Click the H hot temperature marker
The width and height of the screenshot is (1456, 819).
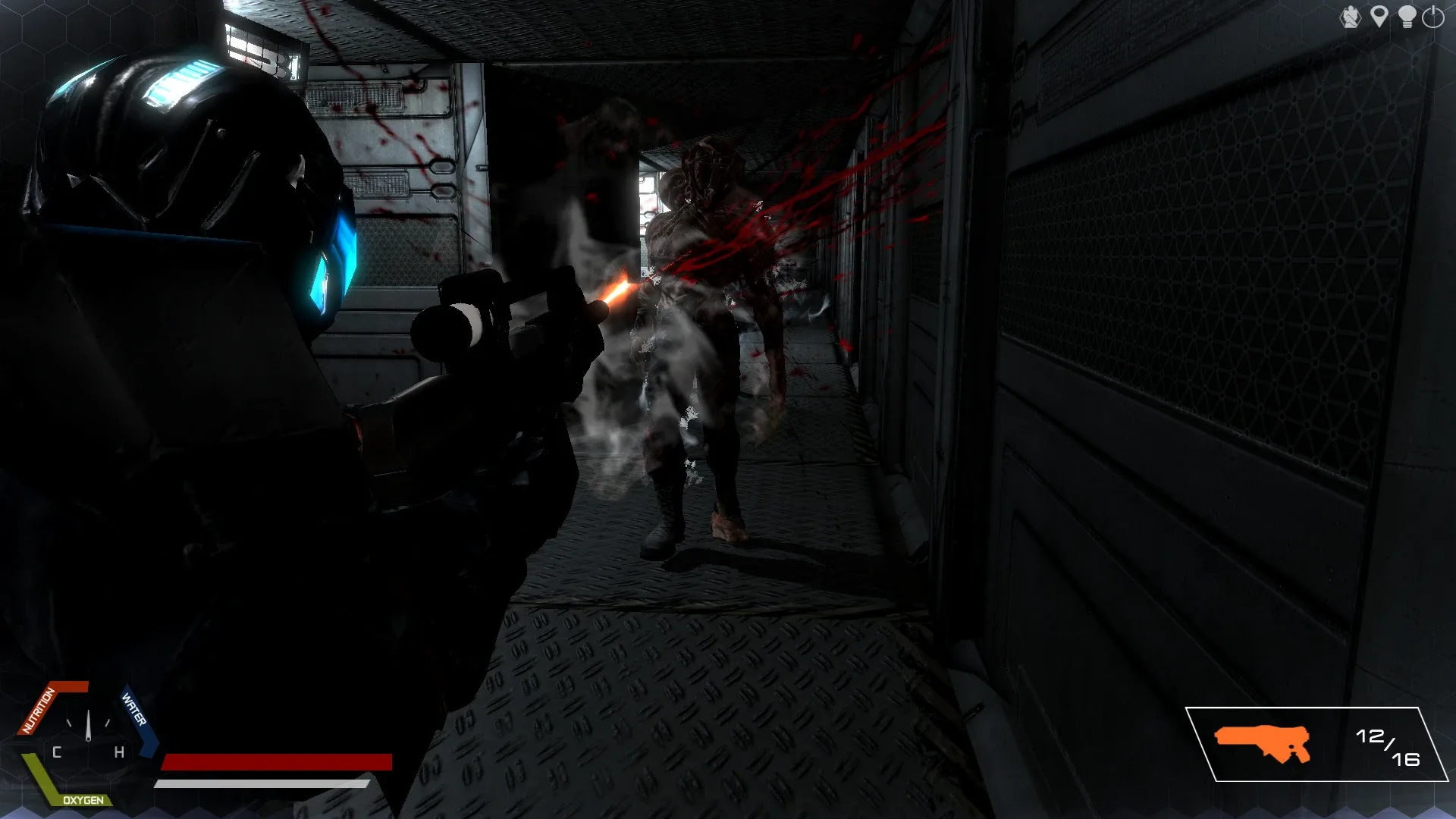pos(119,752)
